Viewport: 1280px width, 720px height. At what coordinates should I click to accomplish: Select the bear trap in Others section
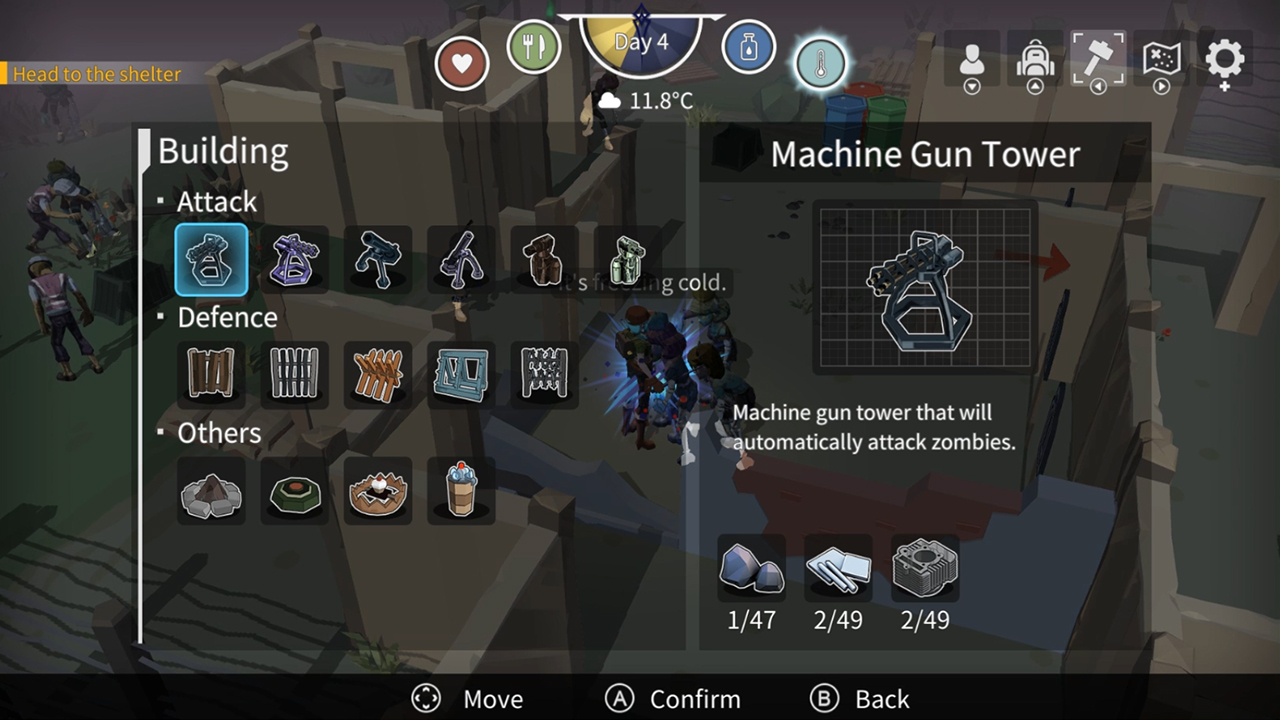pyautogui.click(x=378, y=490)
